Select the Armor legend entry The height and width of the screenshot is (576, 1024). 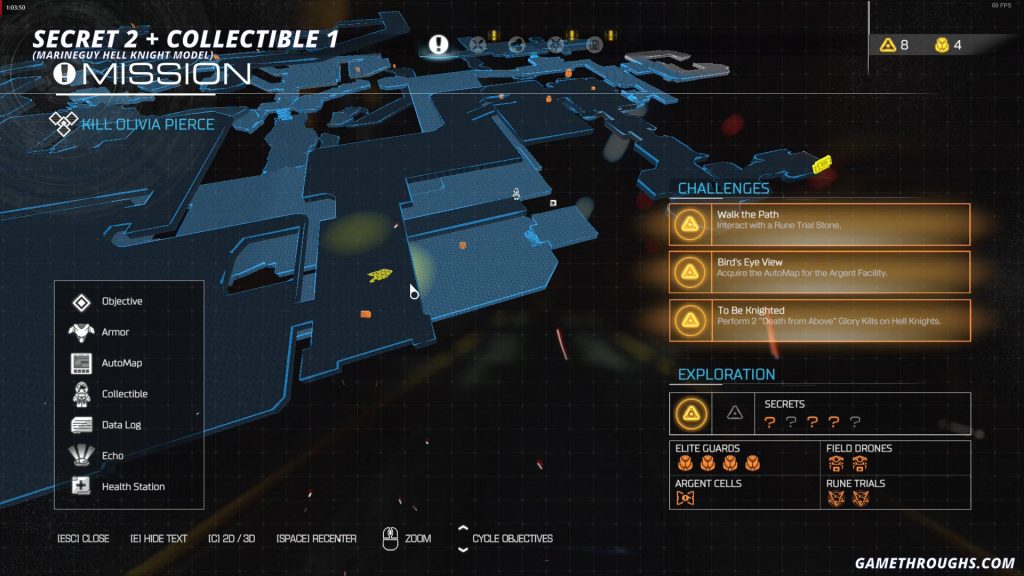pos(115,332)
